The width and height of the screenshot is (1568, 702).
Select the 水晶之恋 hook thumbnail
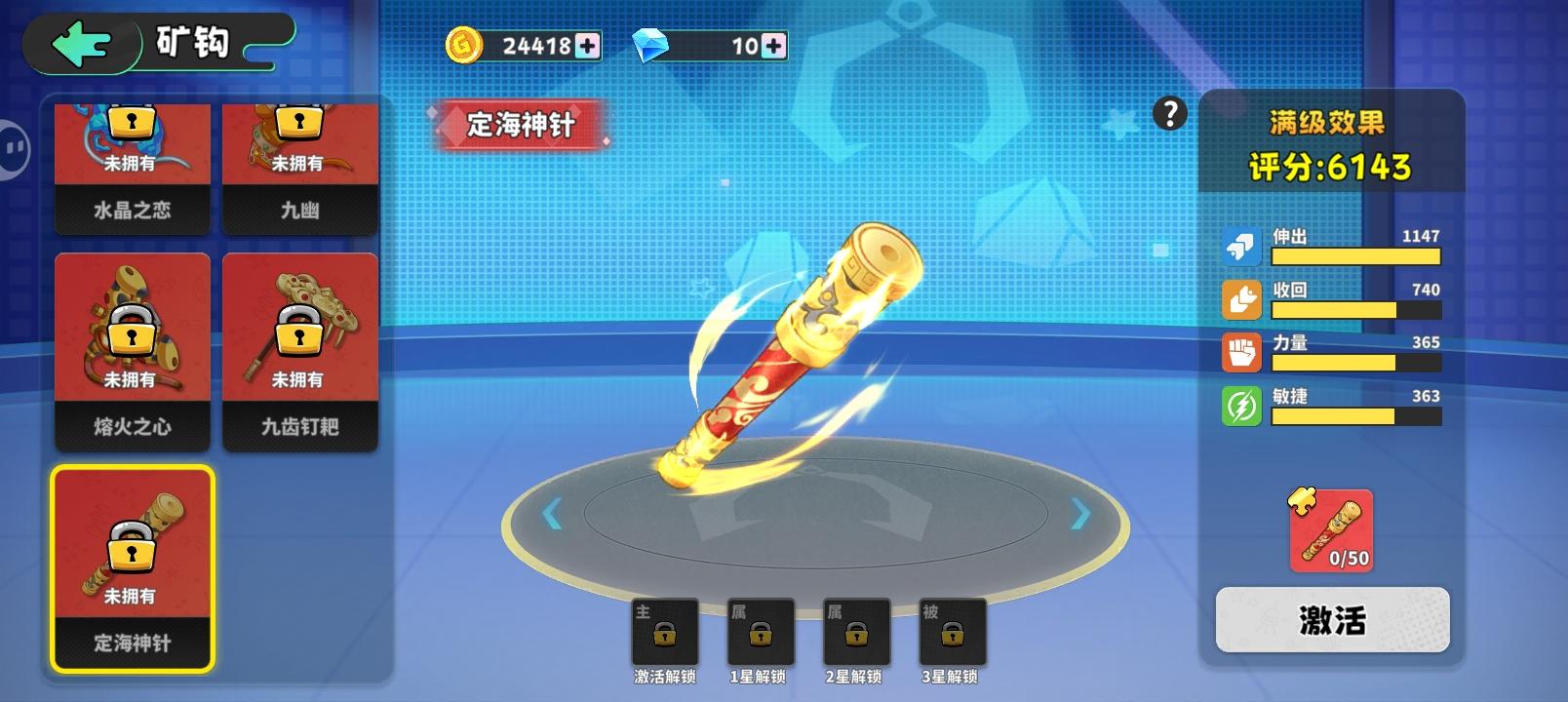[x=131, y=164]
